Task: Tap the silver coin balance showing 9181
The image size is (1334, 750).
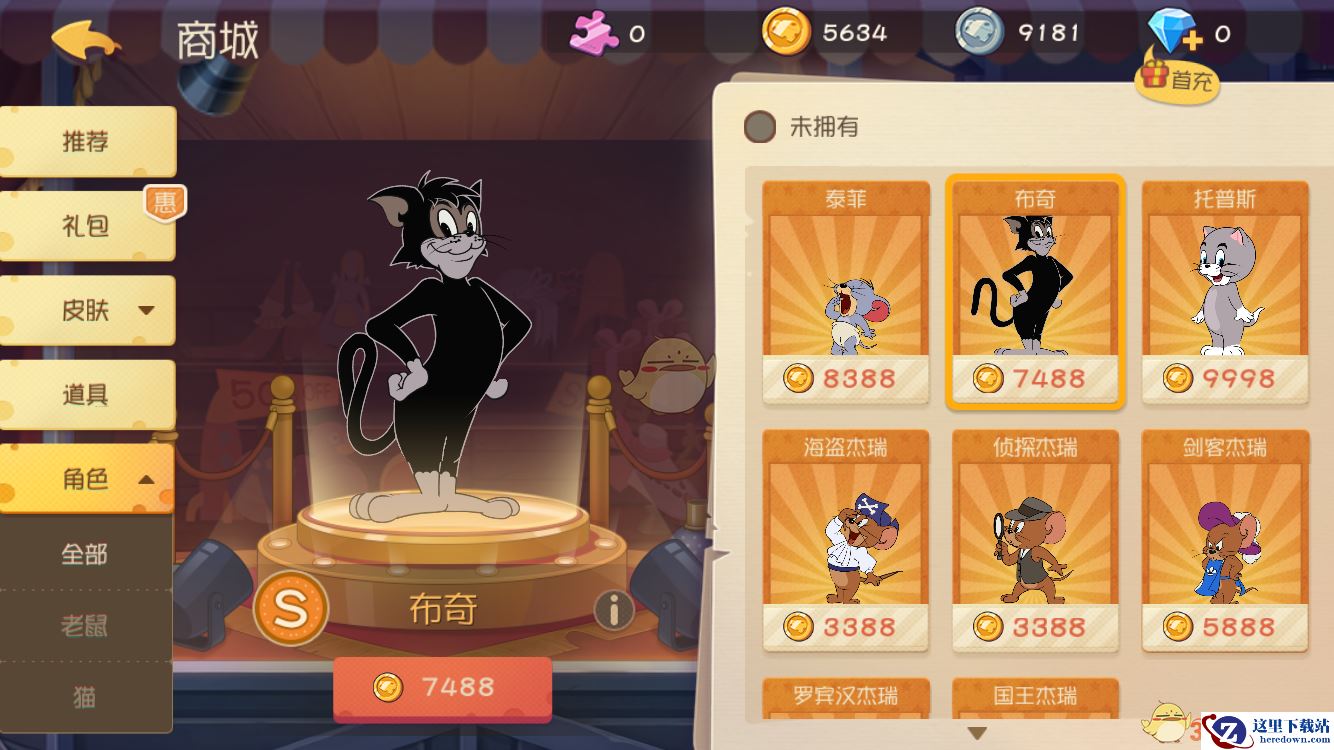Action: click(1010, 31)
